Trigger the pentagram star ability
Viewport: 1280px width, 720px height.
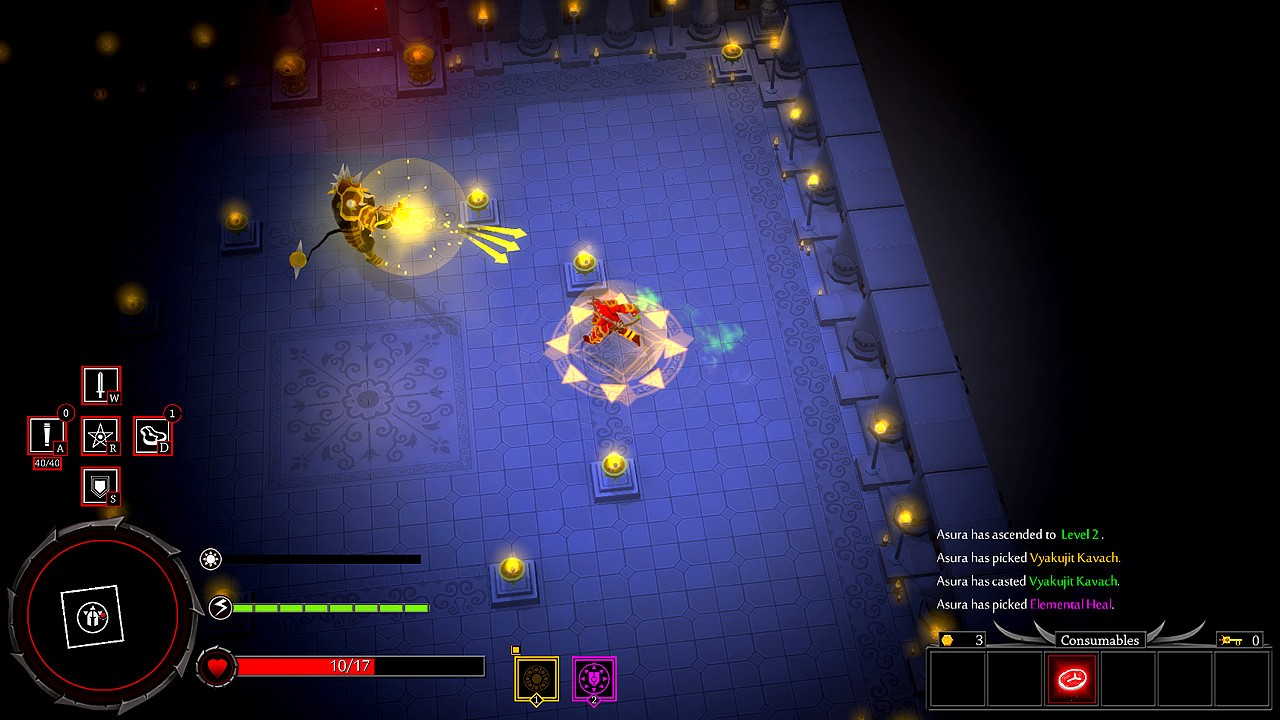click(100, 436)
